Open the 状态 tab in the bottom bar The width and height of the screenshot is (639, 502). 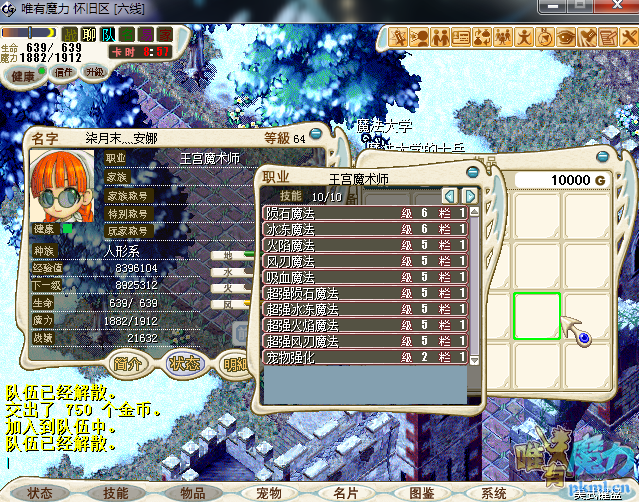[41, 493]
